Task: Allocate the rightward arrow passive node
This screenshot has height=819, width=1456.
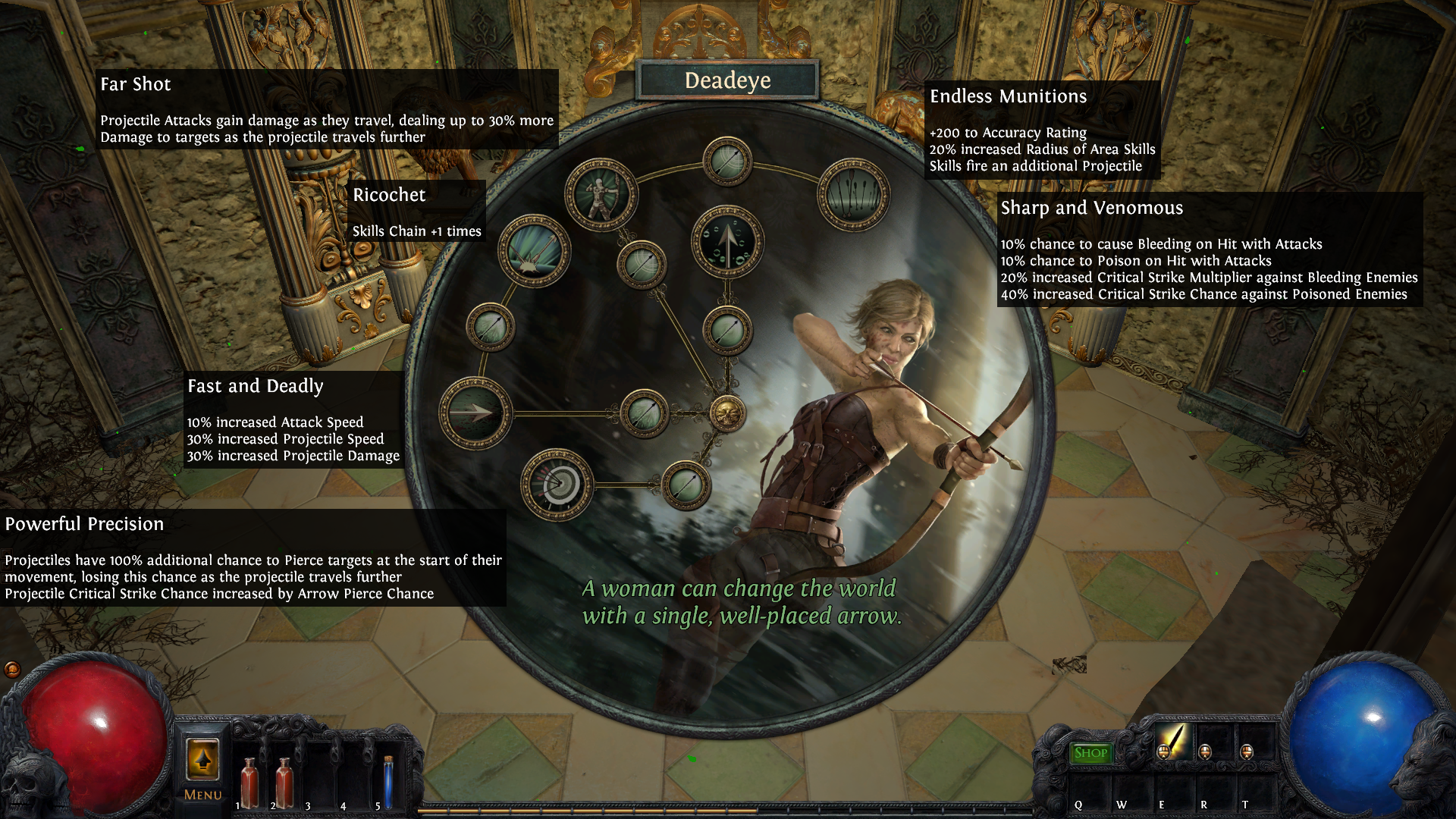Action: coord(475,413)
